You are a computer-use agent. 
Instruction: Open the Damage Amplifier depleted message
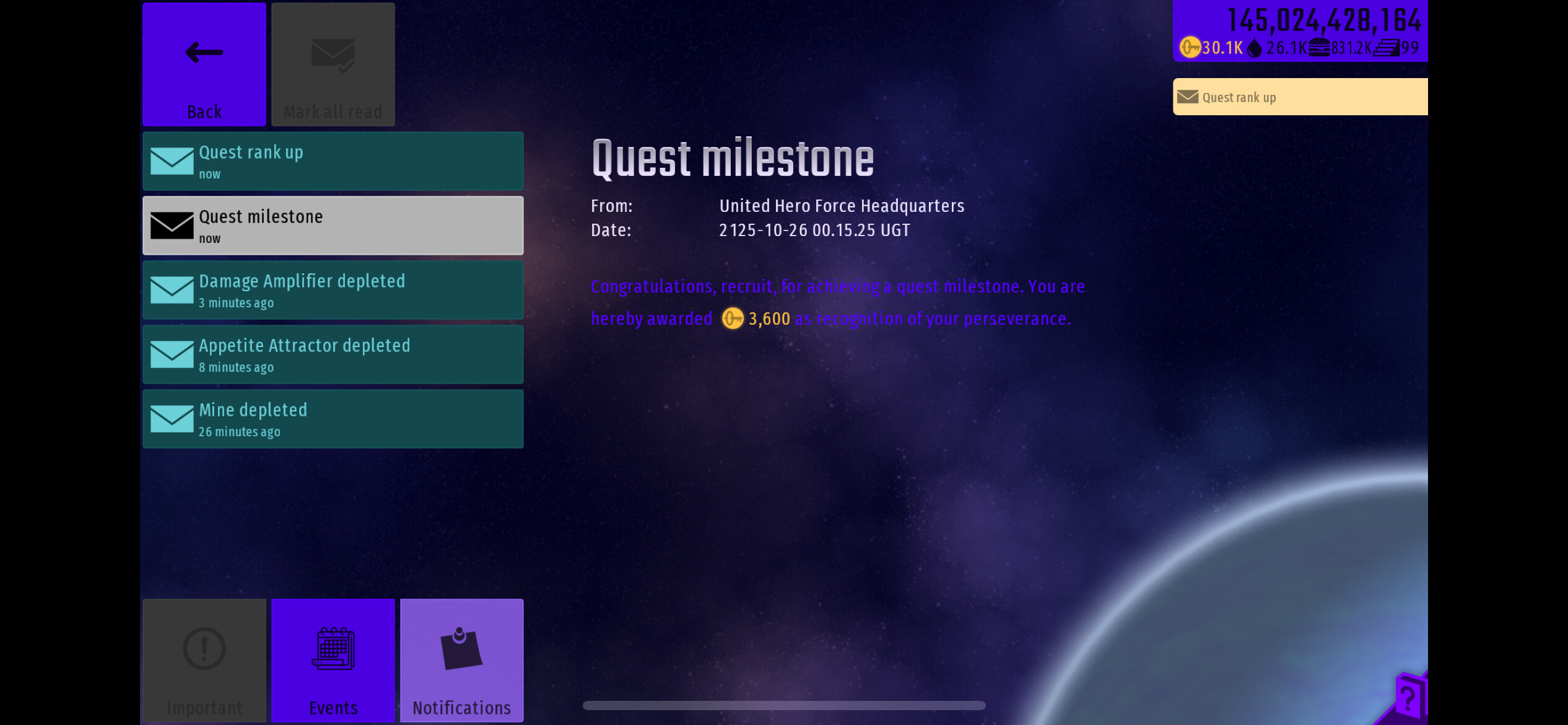click(333, 290)
